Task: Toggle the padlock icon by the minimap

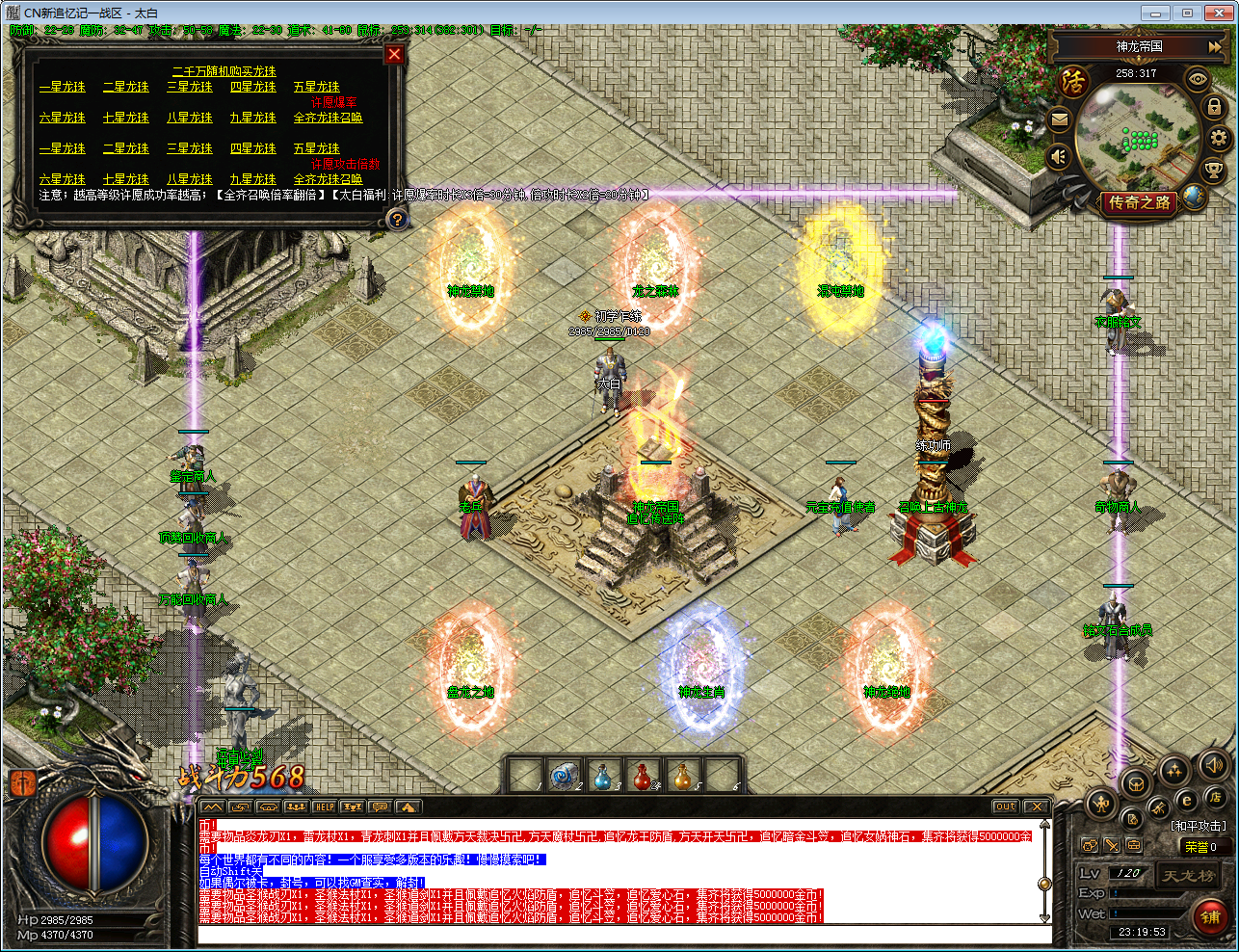Action: click(x=1214, y=107)
